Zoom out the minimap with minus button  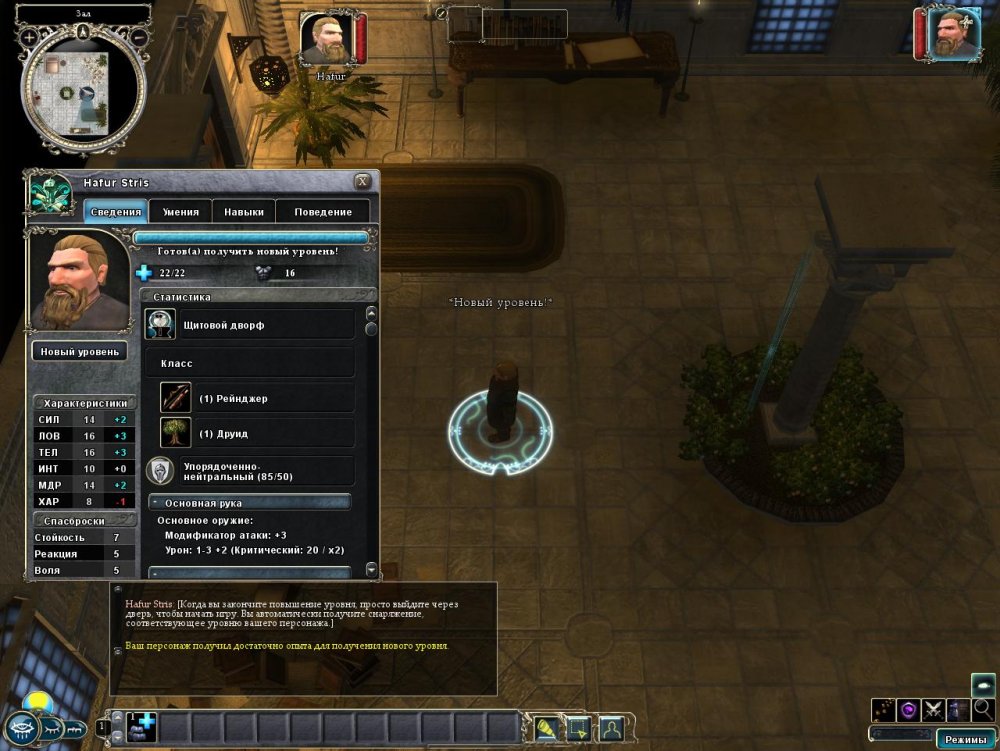click(x=139, y=37)
